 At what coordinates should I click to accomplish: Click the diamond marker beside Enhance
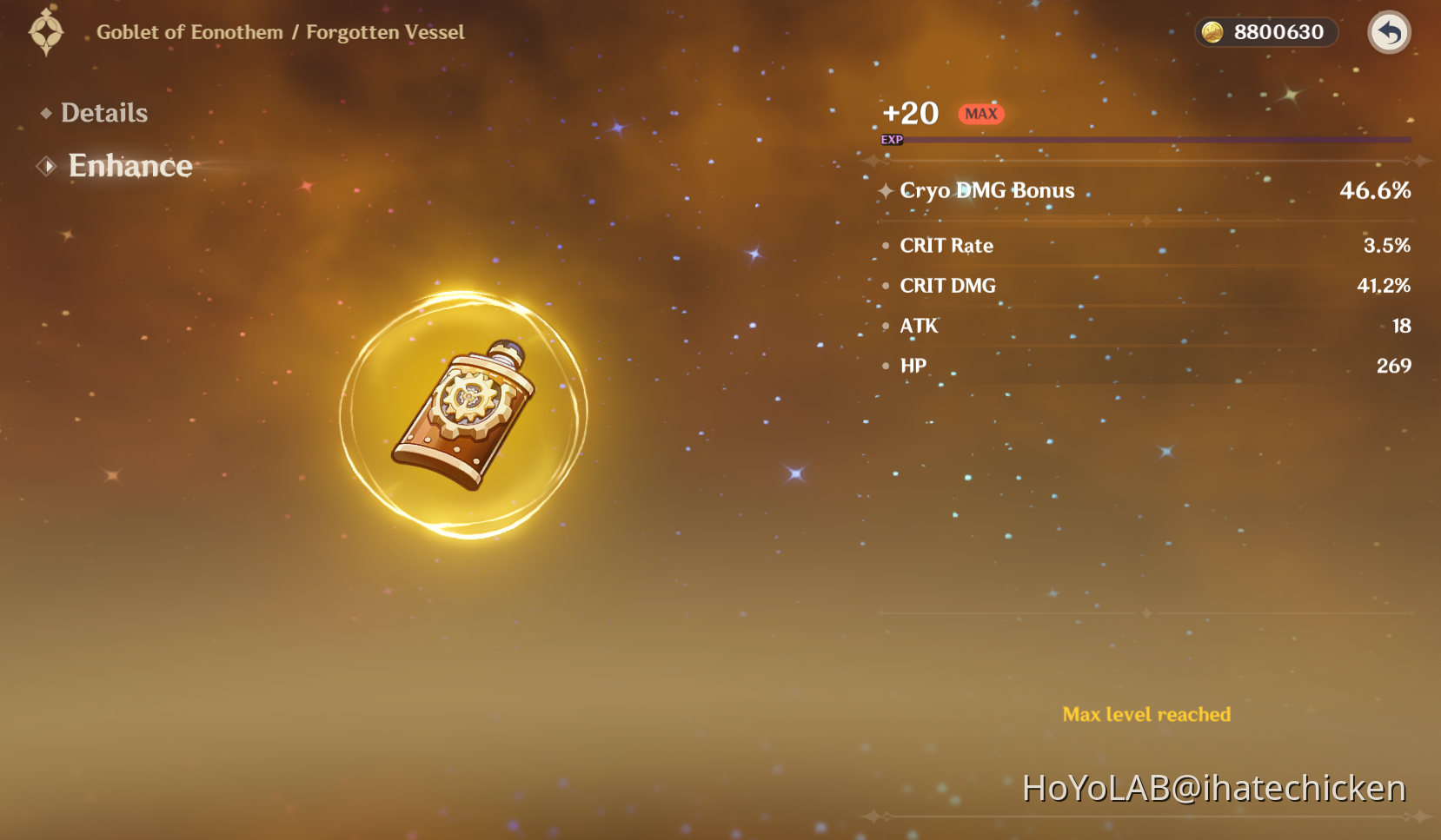click(x=45, y=165)
